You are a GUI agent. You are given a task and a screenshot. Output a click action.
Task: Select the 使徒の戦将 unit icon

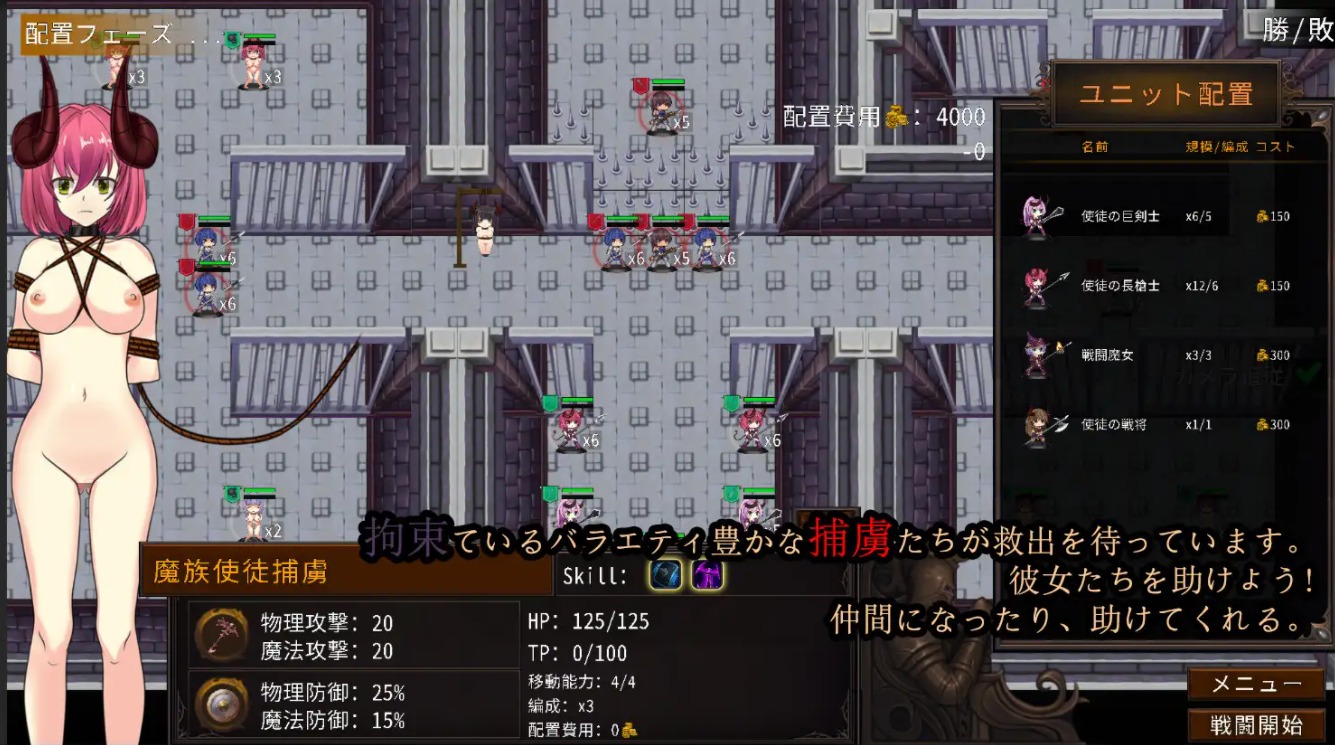1037,423
